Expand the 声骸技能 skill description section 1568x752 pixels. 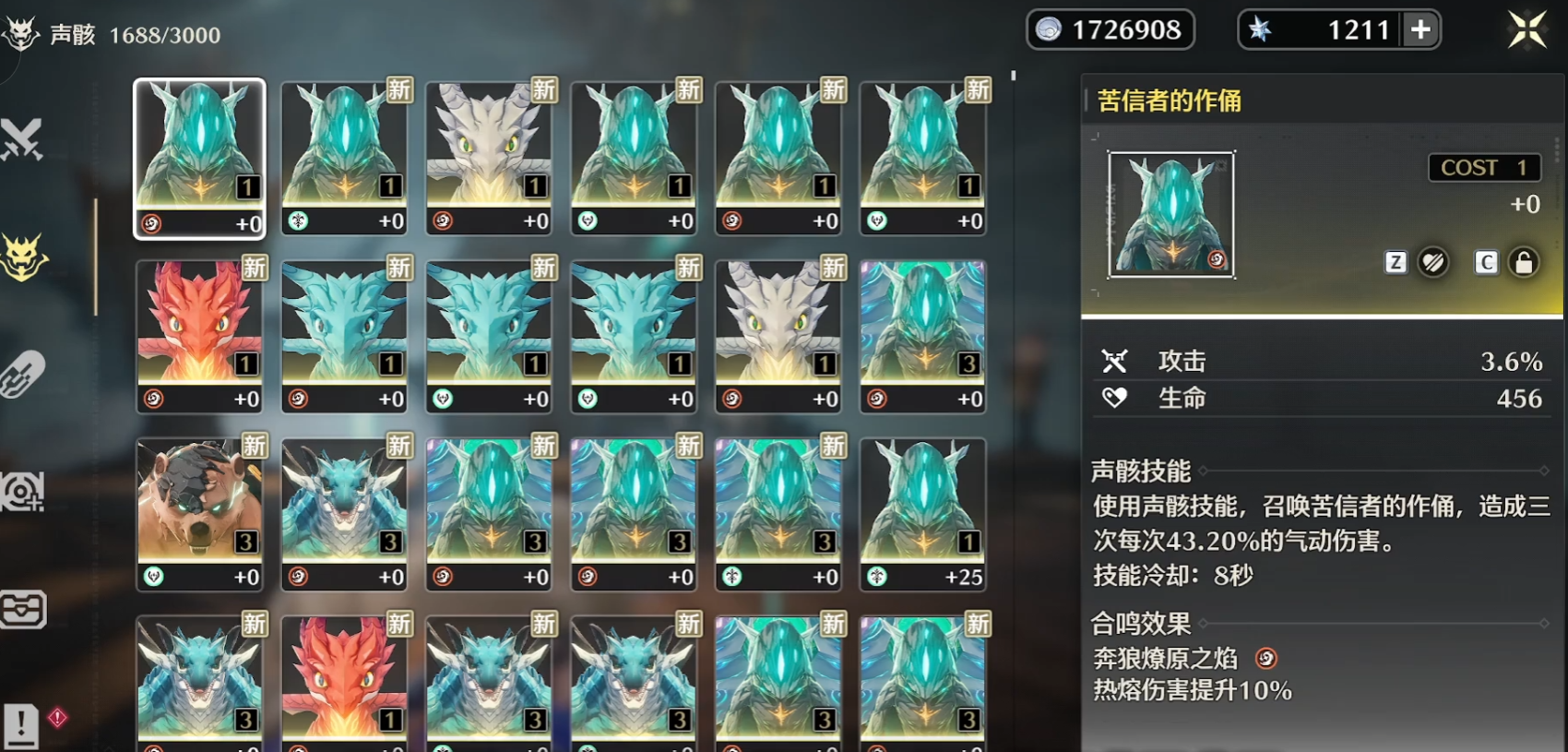click(1139, 471)
